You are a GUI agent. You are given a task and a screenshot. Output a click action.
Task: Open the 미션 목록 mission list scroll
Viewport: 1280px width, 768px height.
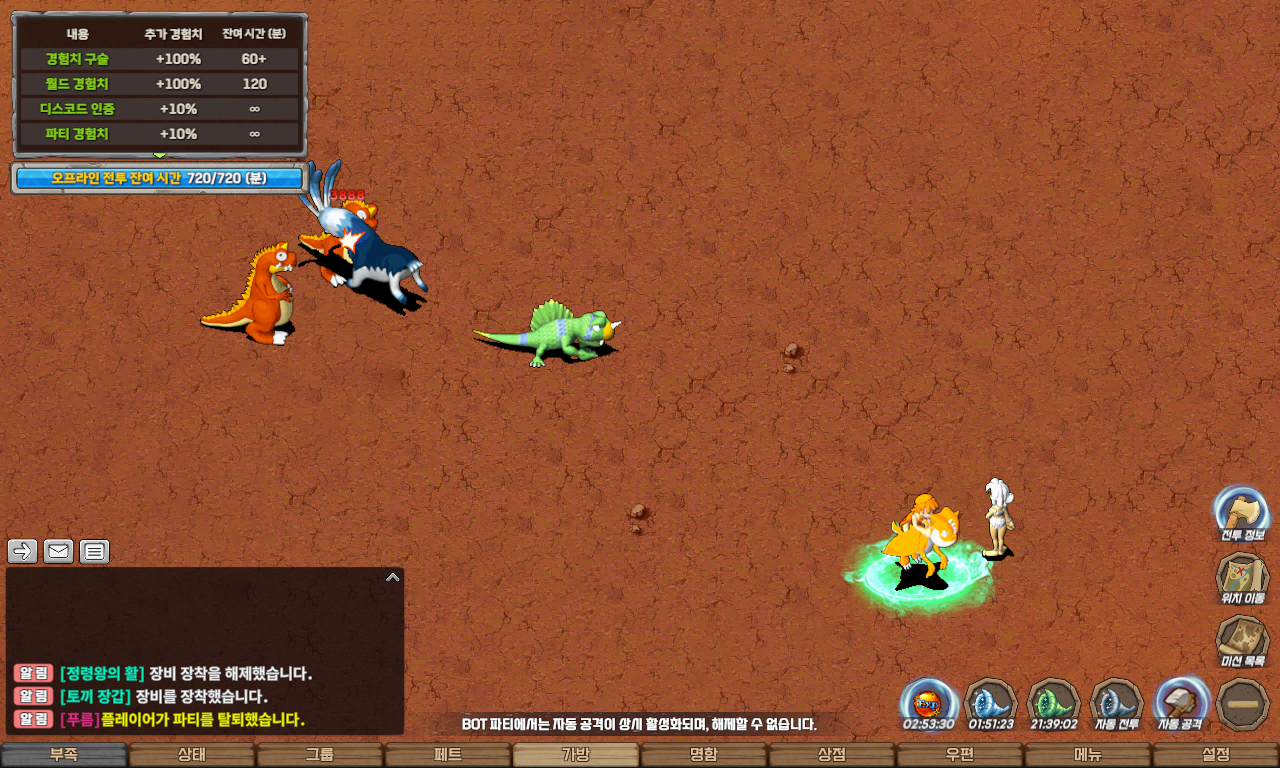[1242, 640]
